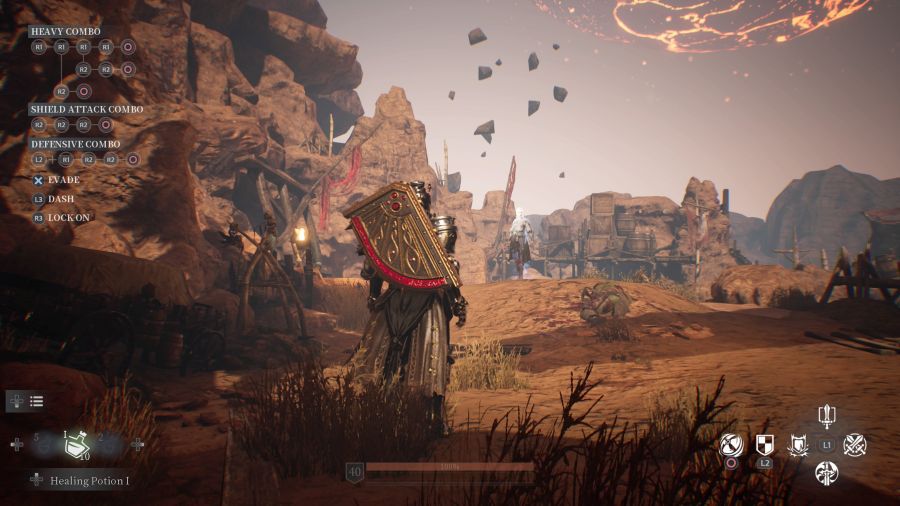Viewport: 900px width, 506px height.
Task: Activate the crossed swords skill
Action: click(855, 445)
